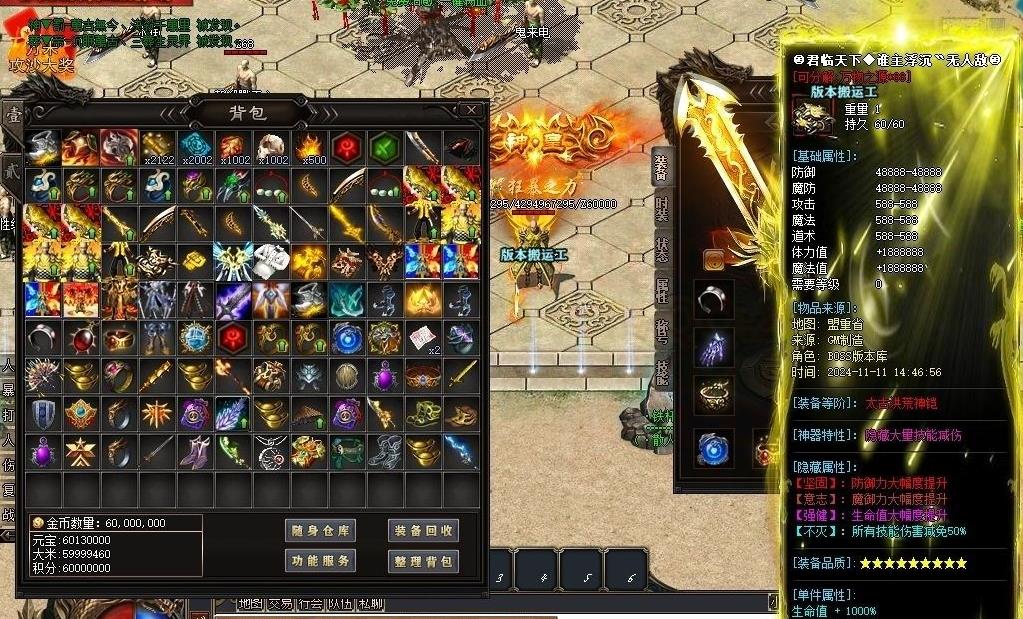The width and height of the screenshot is (1023, 619).
Task: Select the equipped purple claw gloves slot
Action: click(x=713, y=347)
